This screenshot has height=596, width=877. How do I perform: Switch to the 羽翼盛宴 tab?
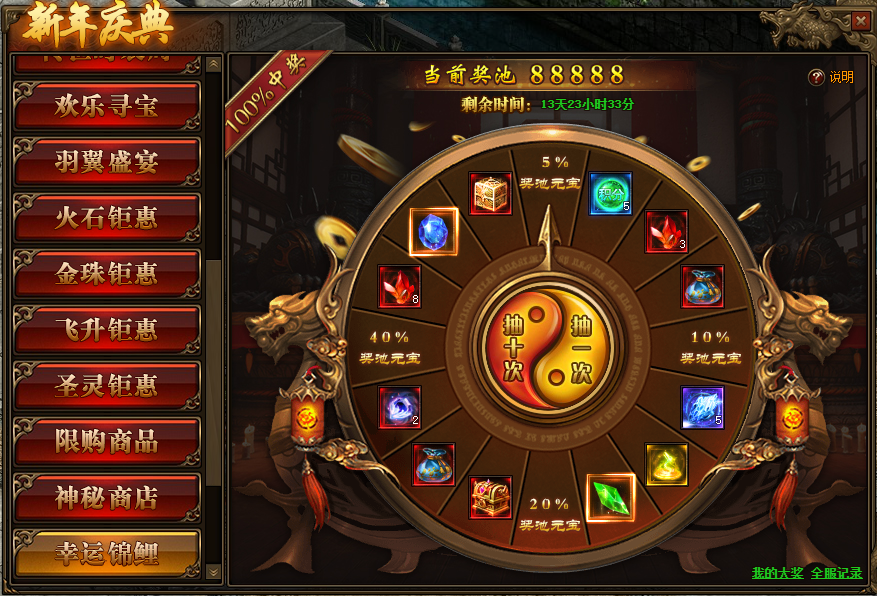tap(106, 162)
